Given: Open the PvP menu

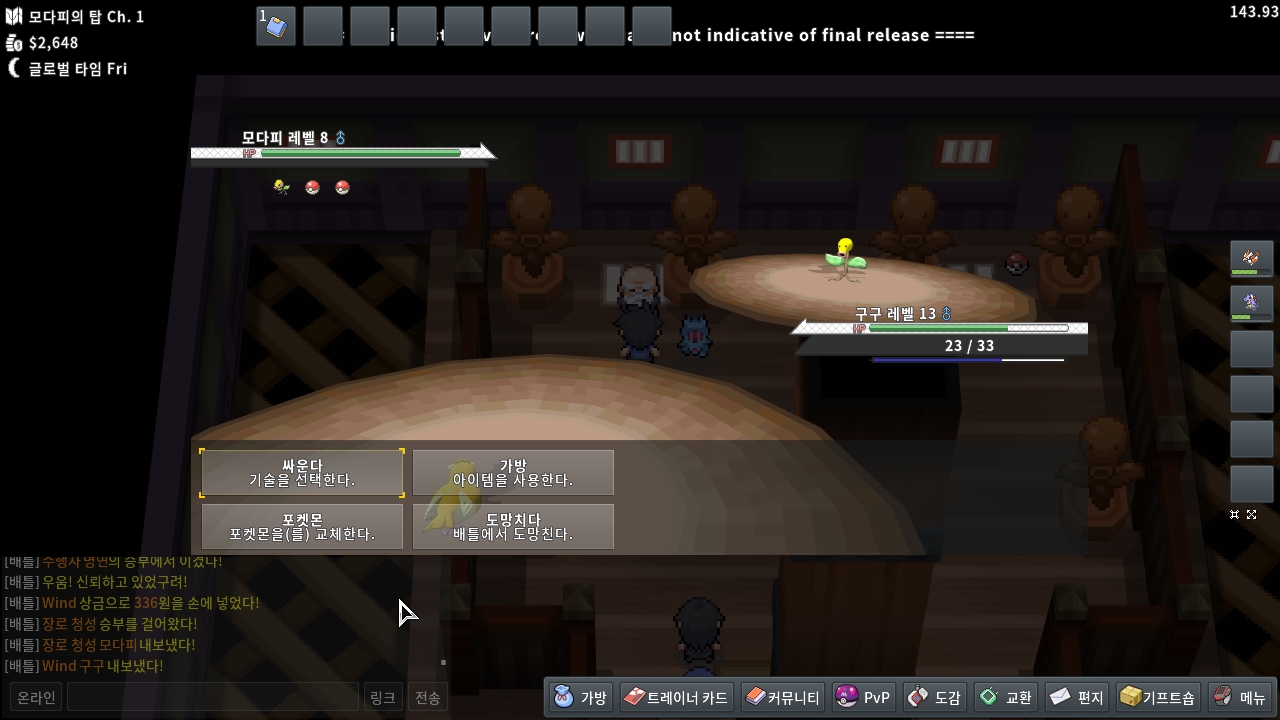Looking at the screenshot, I should [x=863, y=697].
